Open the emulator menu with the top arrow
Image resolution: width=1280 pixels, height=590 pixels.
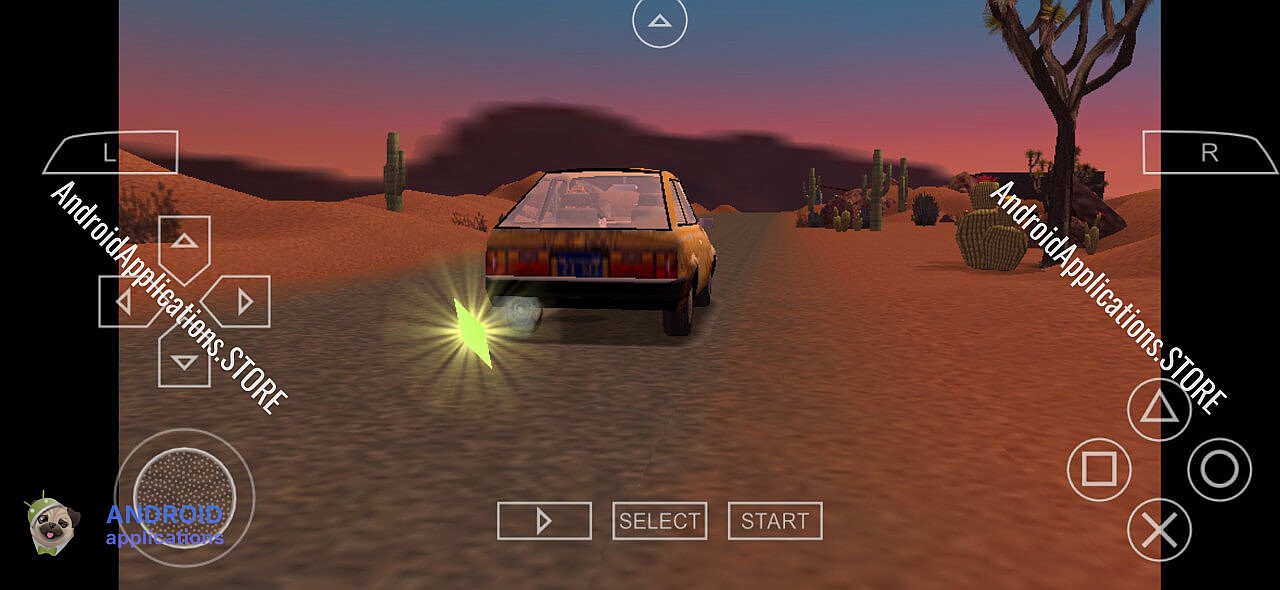659,21
